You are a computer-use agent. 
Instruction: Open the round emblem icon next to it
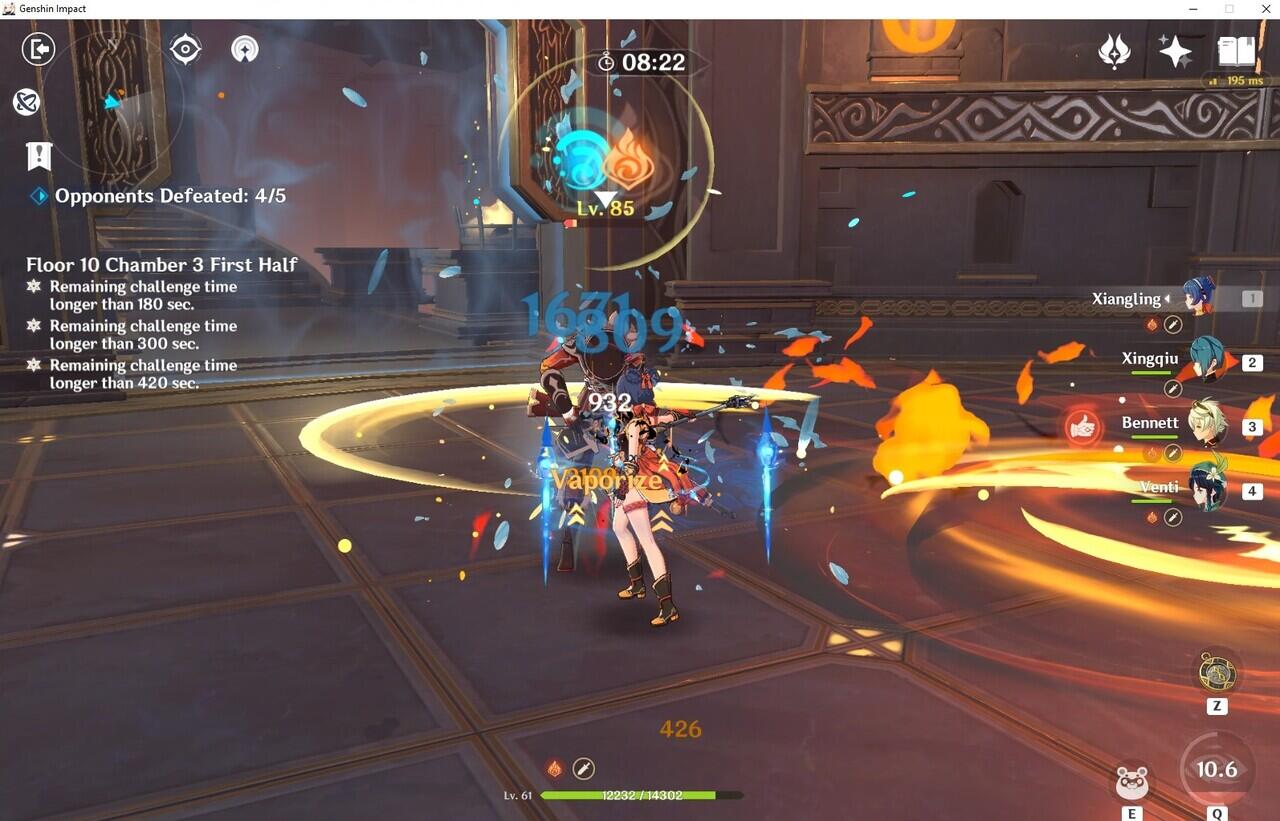245,49
